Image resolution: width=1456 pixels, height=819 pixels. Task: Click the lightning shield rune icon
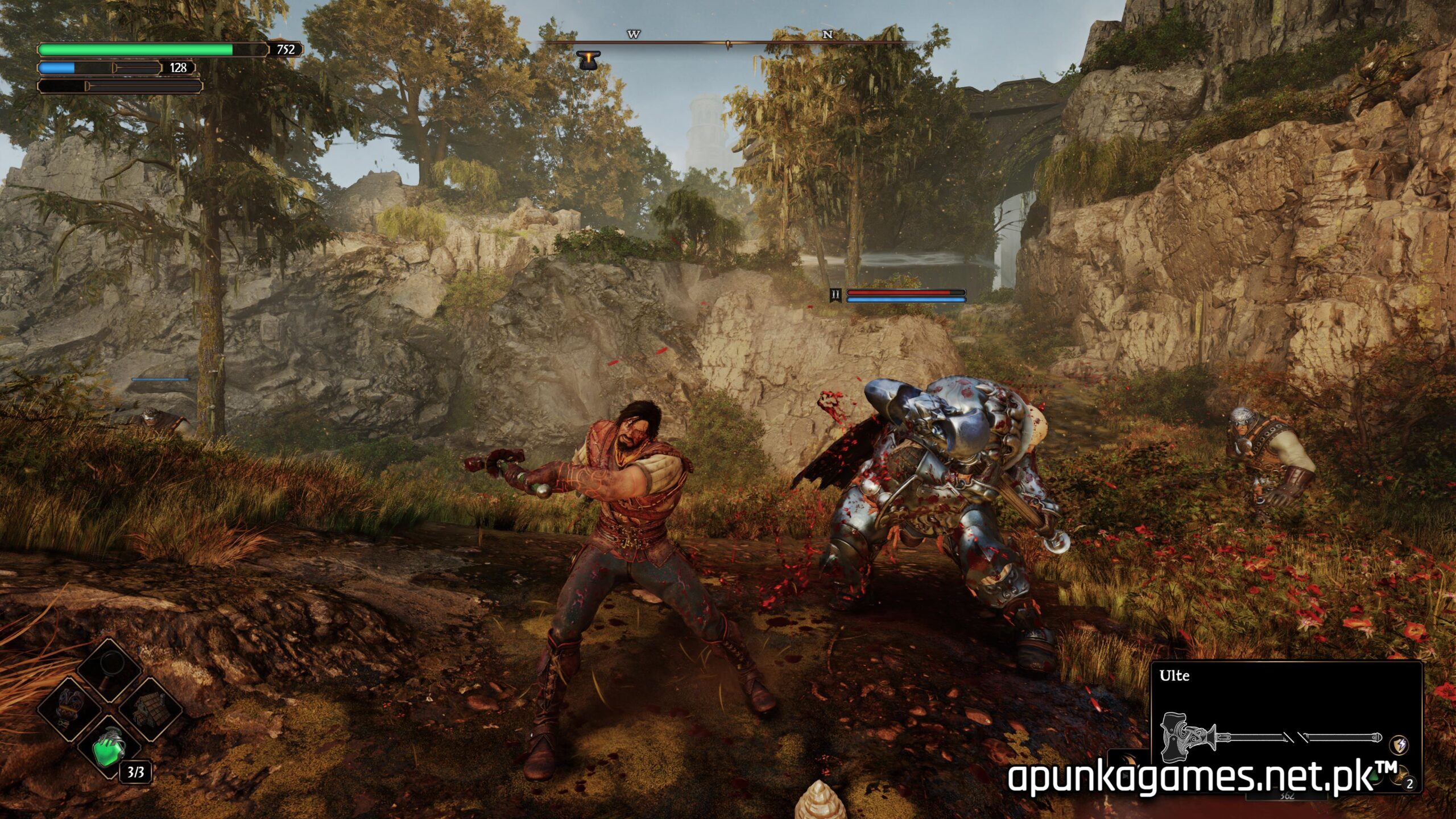(x=1399, y=744)
